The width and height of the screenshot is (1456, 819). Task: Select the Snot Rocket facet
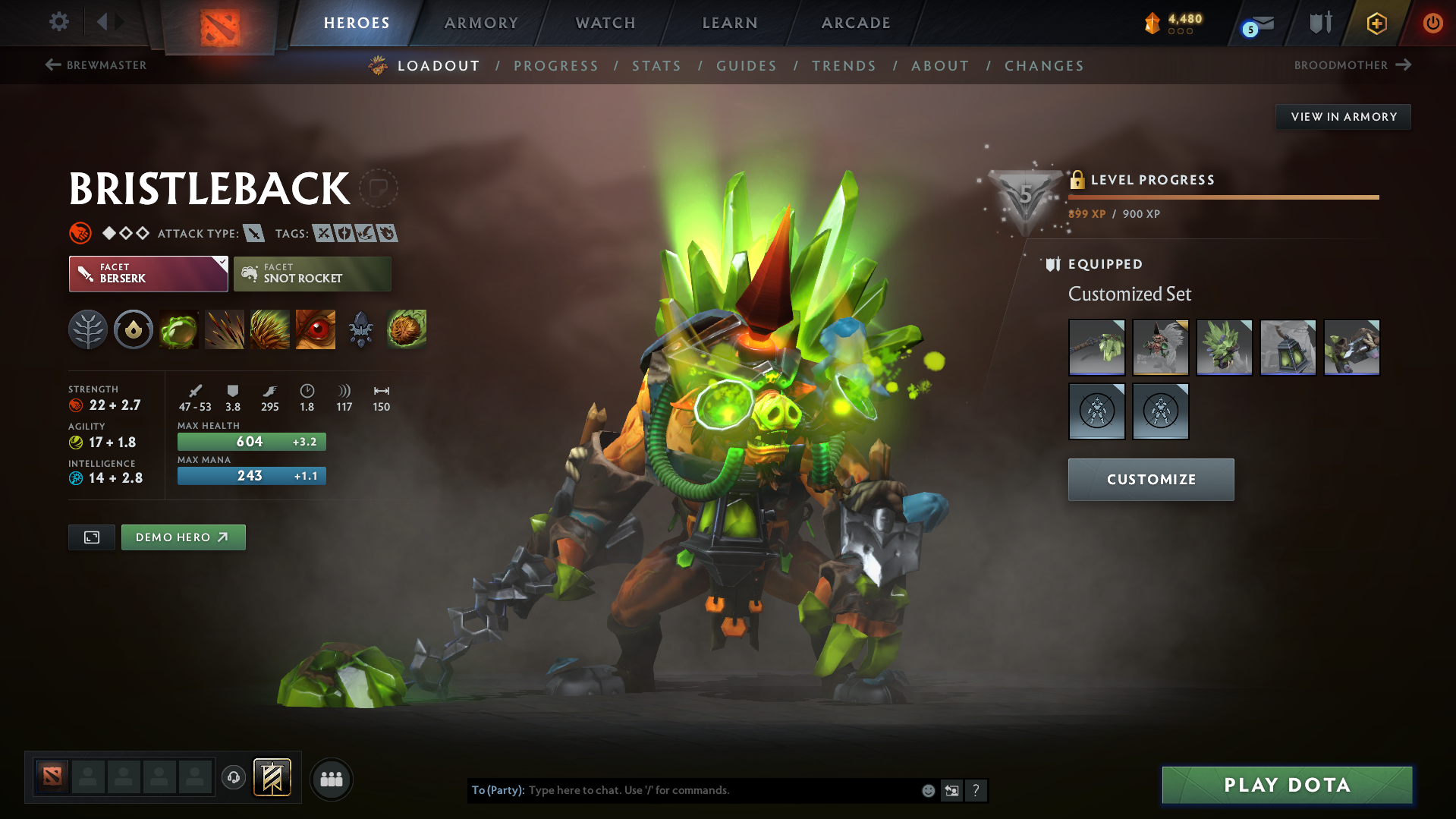(x=312, y=273)
